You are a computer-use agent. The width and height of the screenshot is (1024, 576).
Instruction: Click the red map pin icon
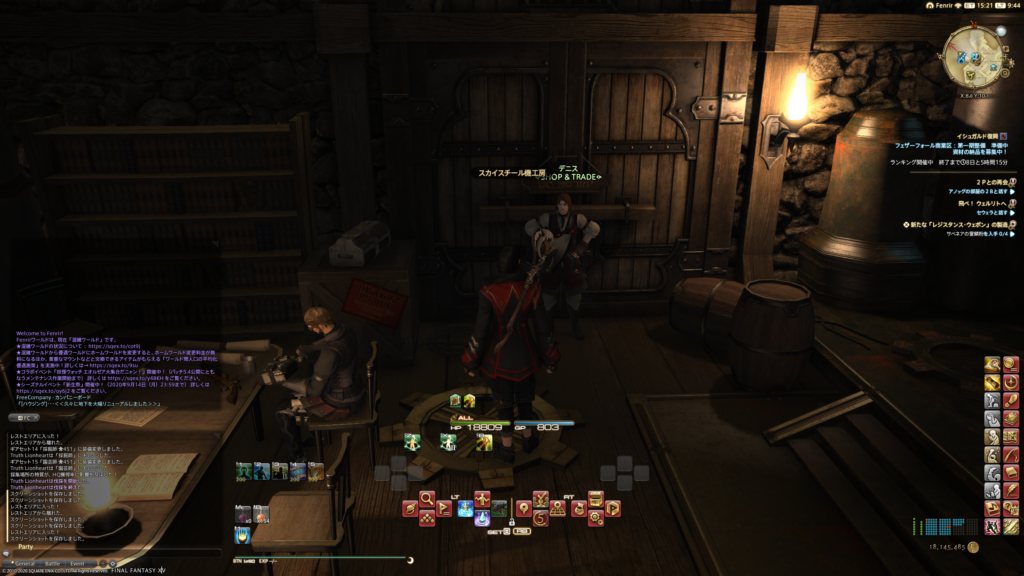pos(522,508)
